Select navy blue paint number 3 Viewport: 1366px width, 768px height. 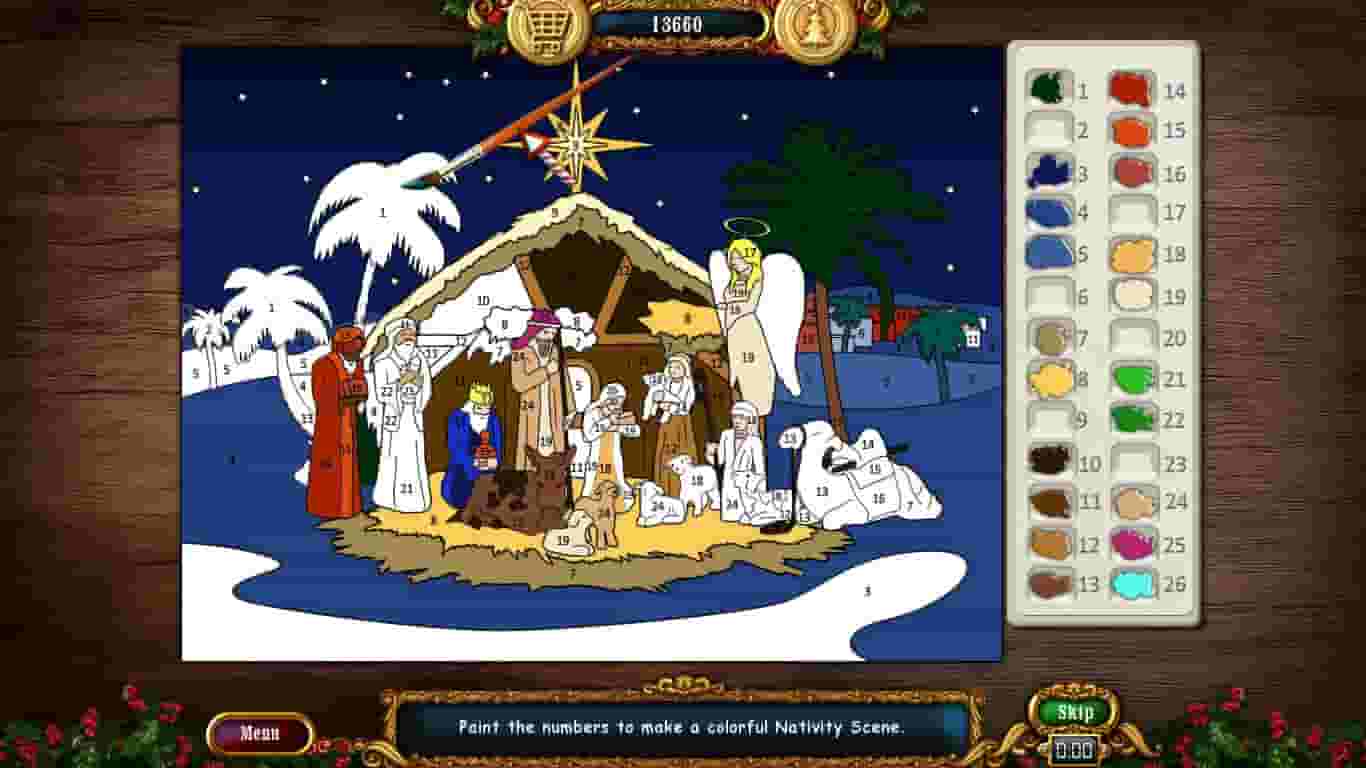pyautogui.click(x=1046, y=173)
